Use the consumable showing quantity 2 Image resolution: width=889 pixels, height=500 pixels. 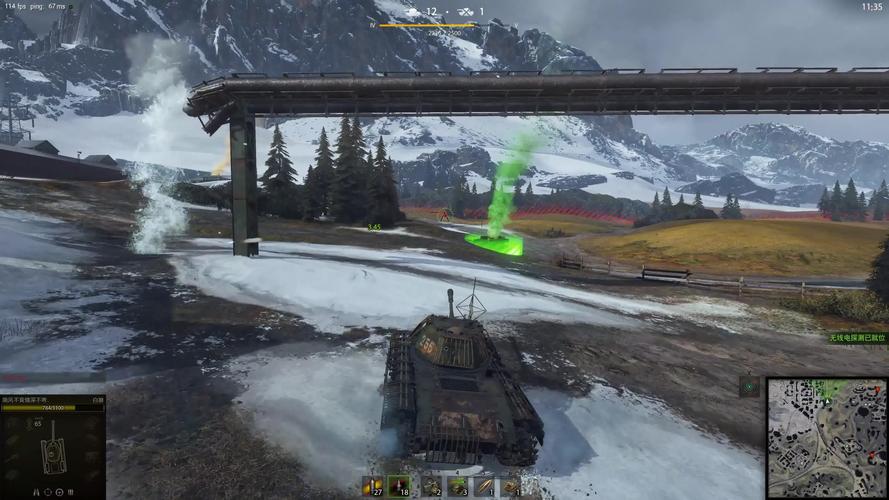pos(431,486)
